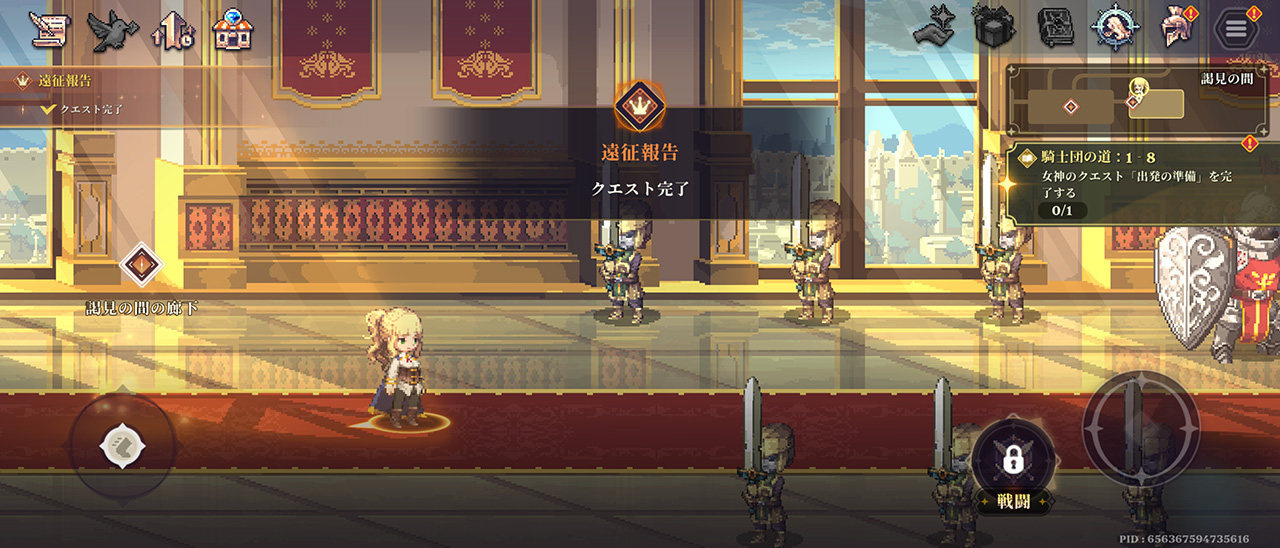Tap the locked 戦闘 battle button

pyautogui.click(x=1013, y=461)
